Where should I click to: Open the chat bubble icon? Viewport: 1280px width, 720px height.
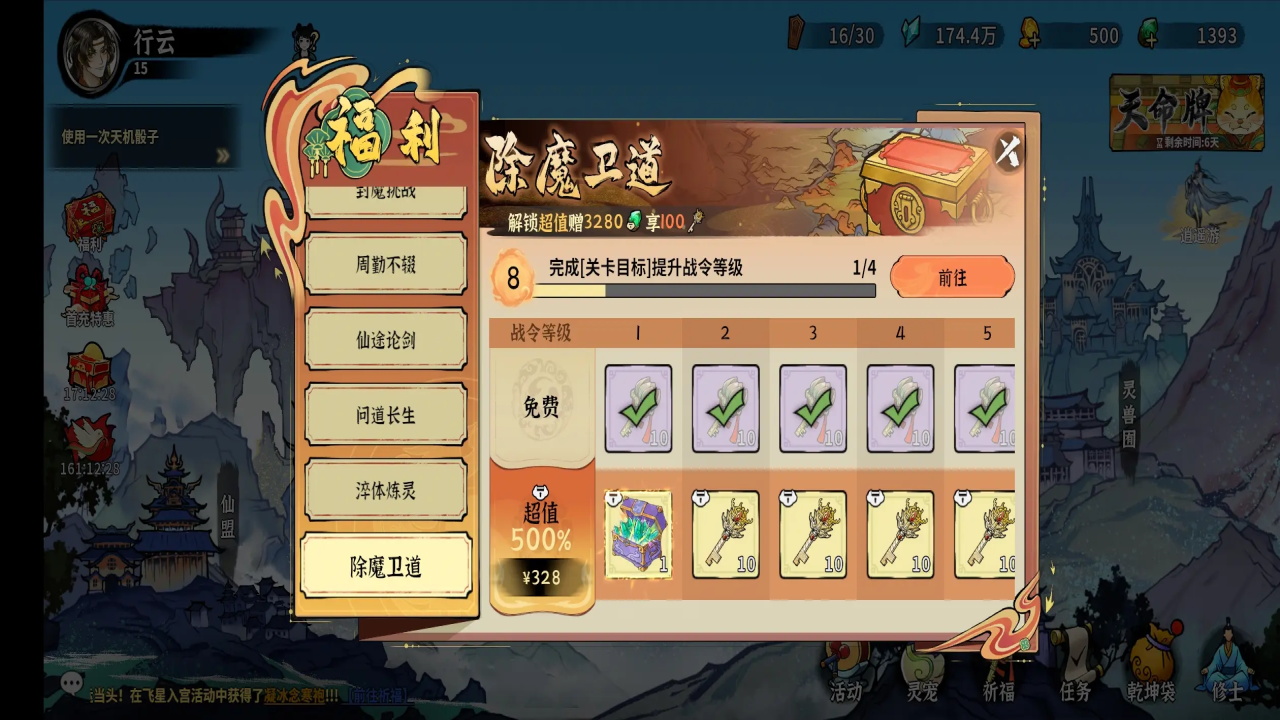tap(71, 683)
